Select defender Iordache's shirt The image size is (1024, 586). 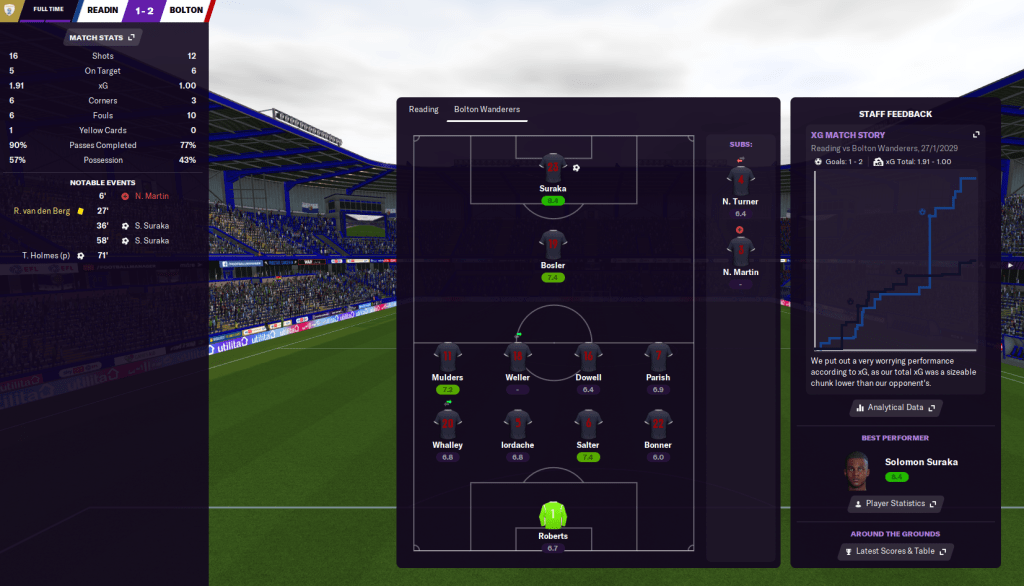point(517,424)
